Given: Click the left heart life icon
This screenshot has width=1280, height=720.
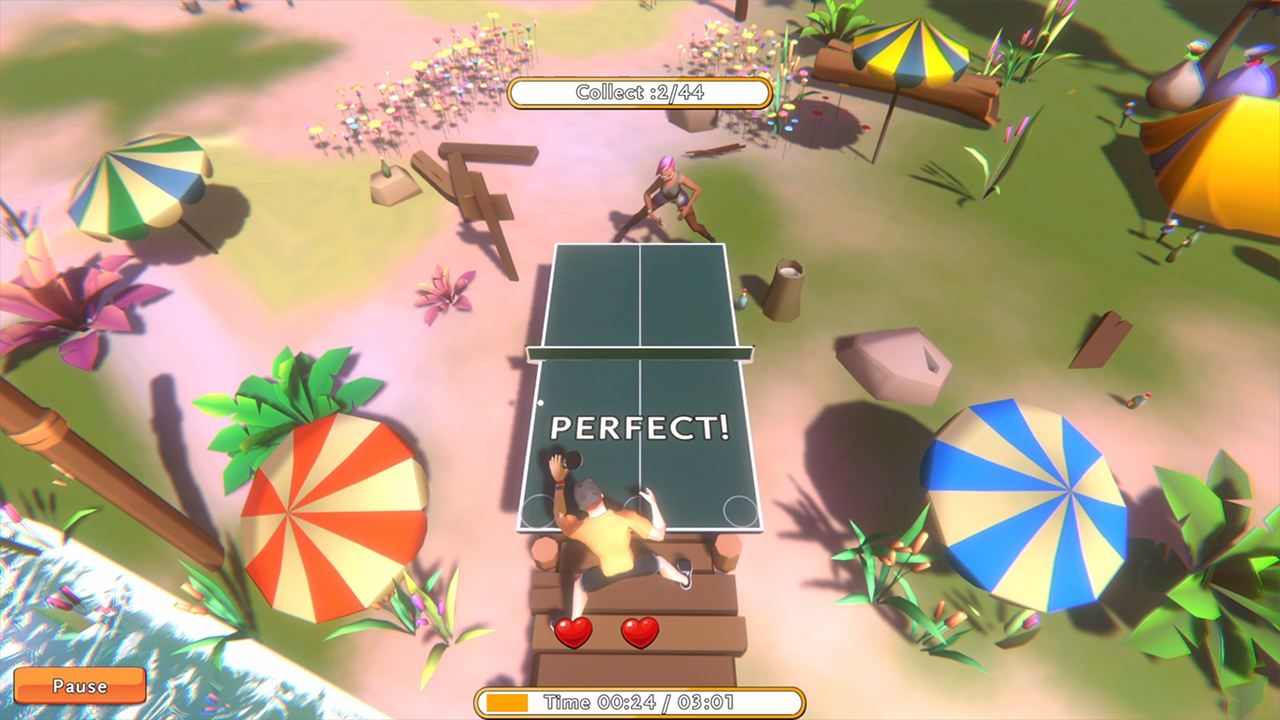Looking at the screenshot, I should [x=573, y=634].
